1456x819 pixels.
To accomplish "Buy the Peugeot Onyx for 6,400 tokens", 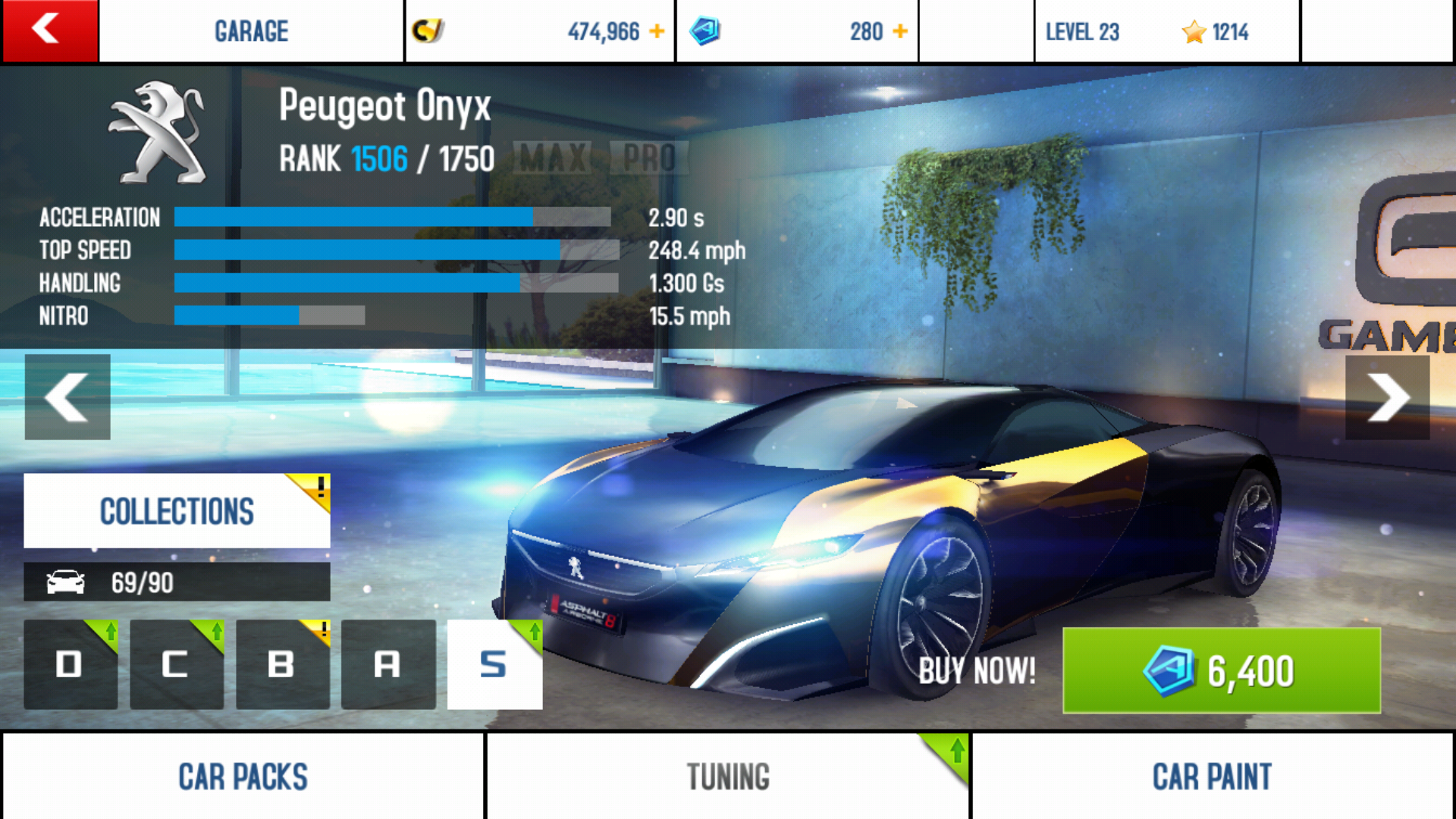I will [x=1221, y=670].
